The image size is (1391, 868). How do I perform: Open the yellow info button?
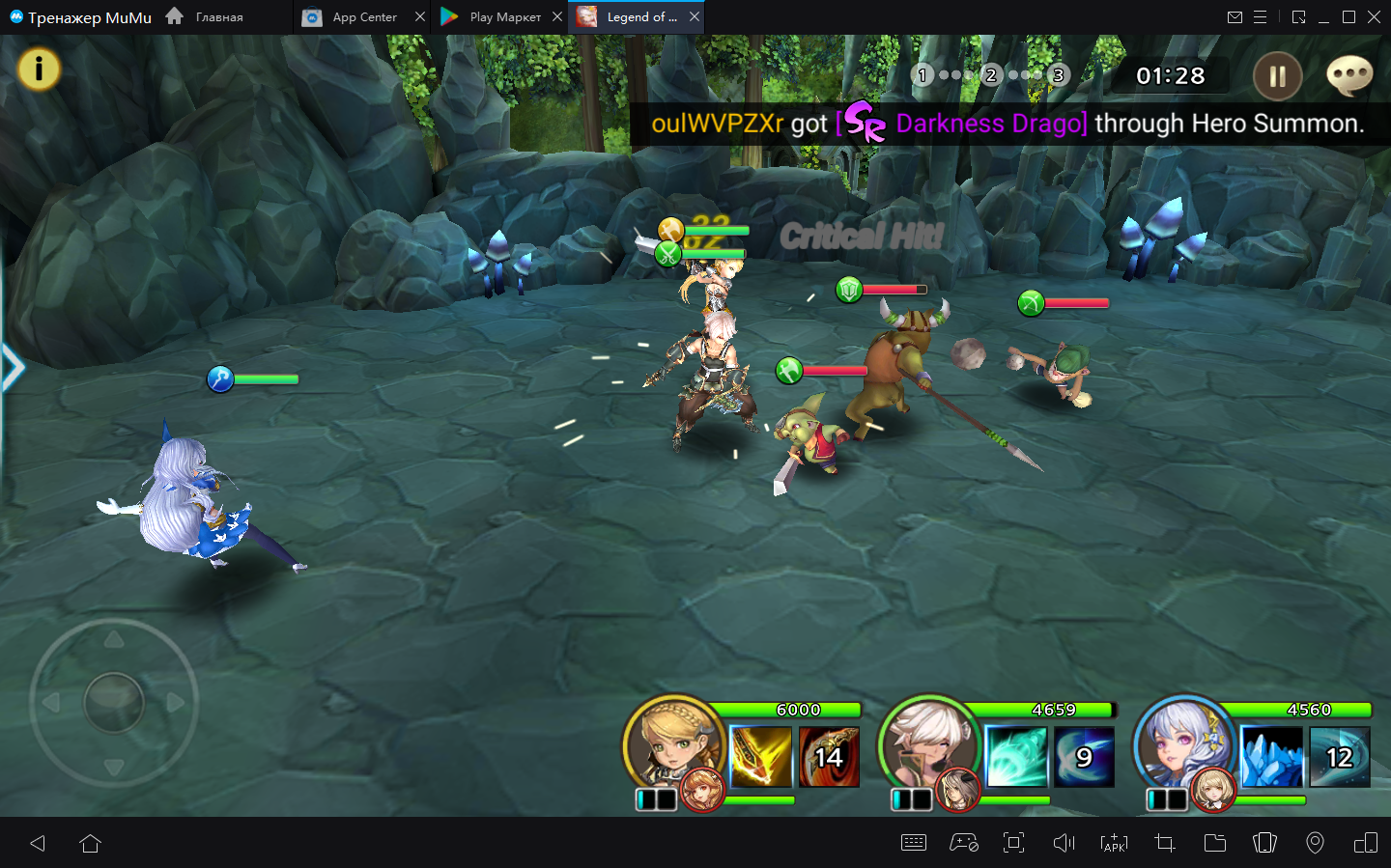(x=39, y=70)
